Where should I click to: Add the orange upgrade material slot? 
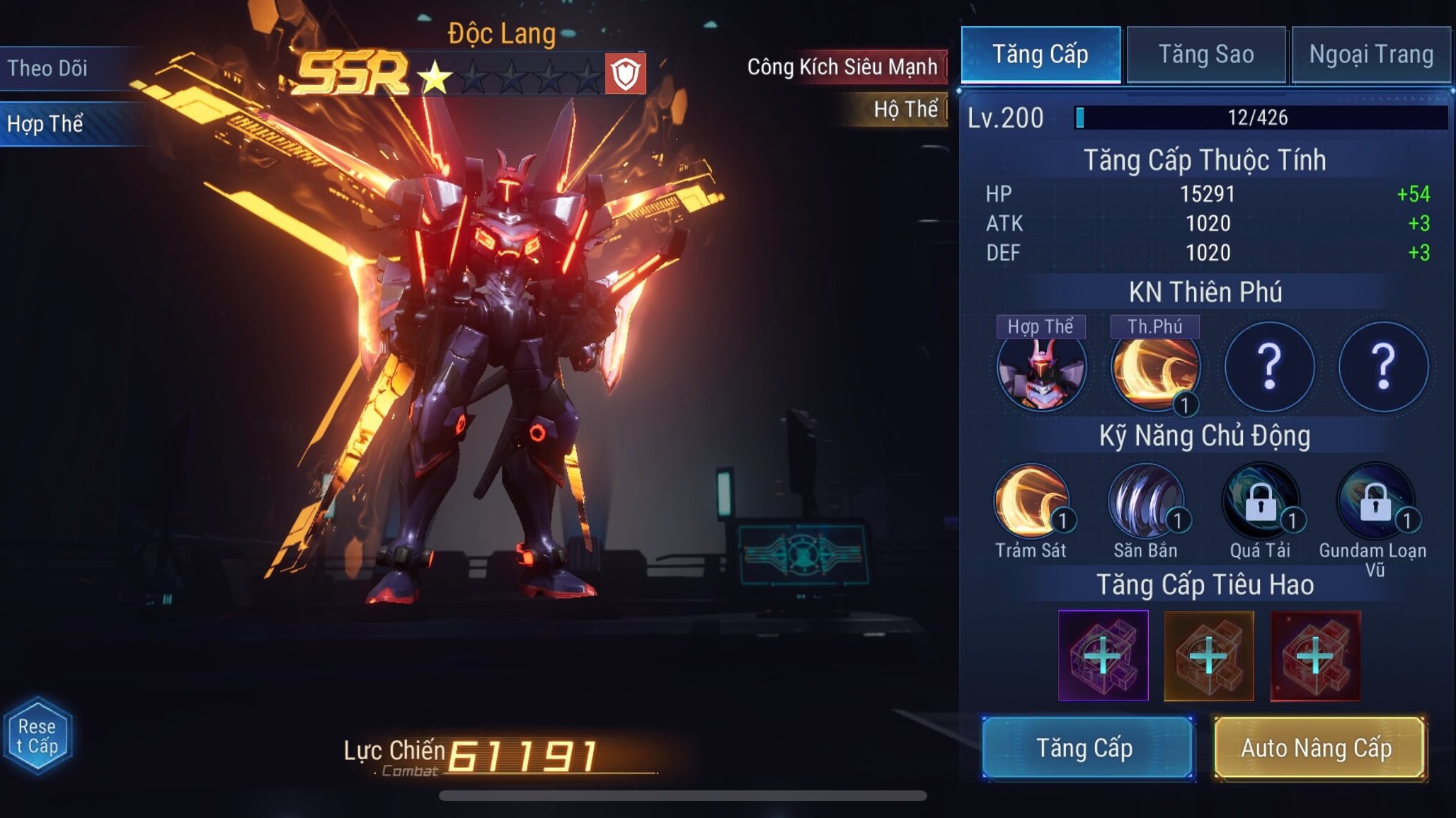click(1209, 656)
